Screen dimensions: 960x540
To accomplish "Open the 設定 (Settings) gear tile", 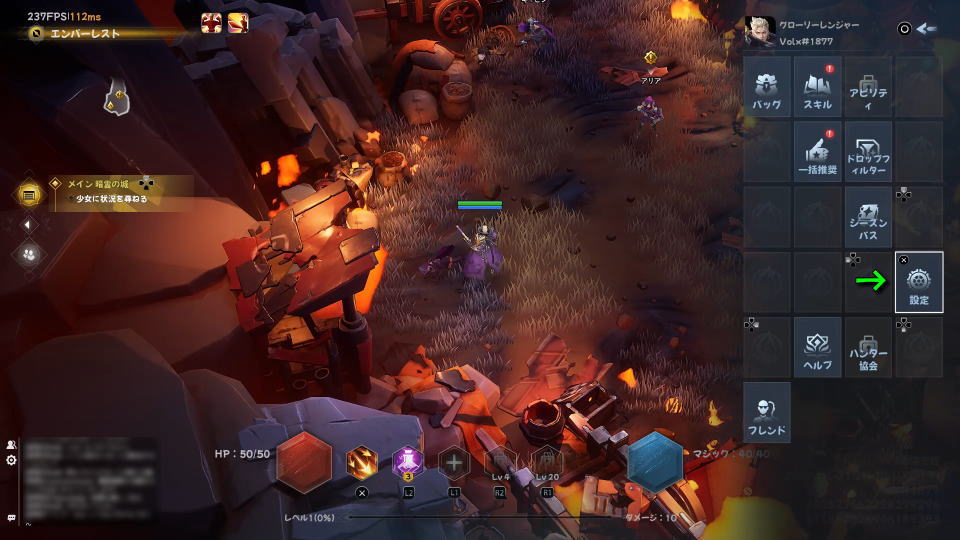I will tap(919, 282).
